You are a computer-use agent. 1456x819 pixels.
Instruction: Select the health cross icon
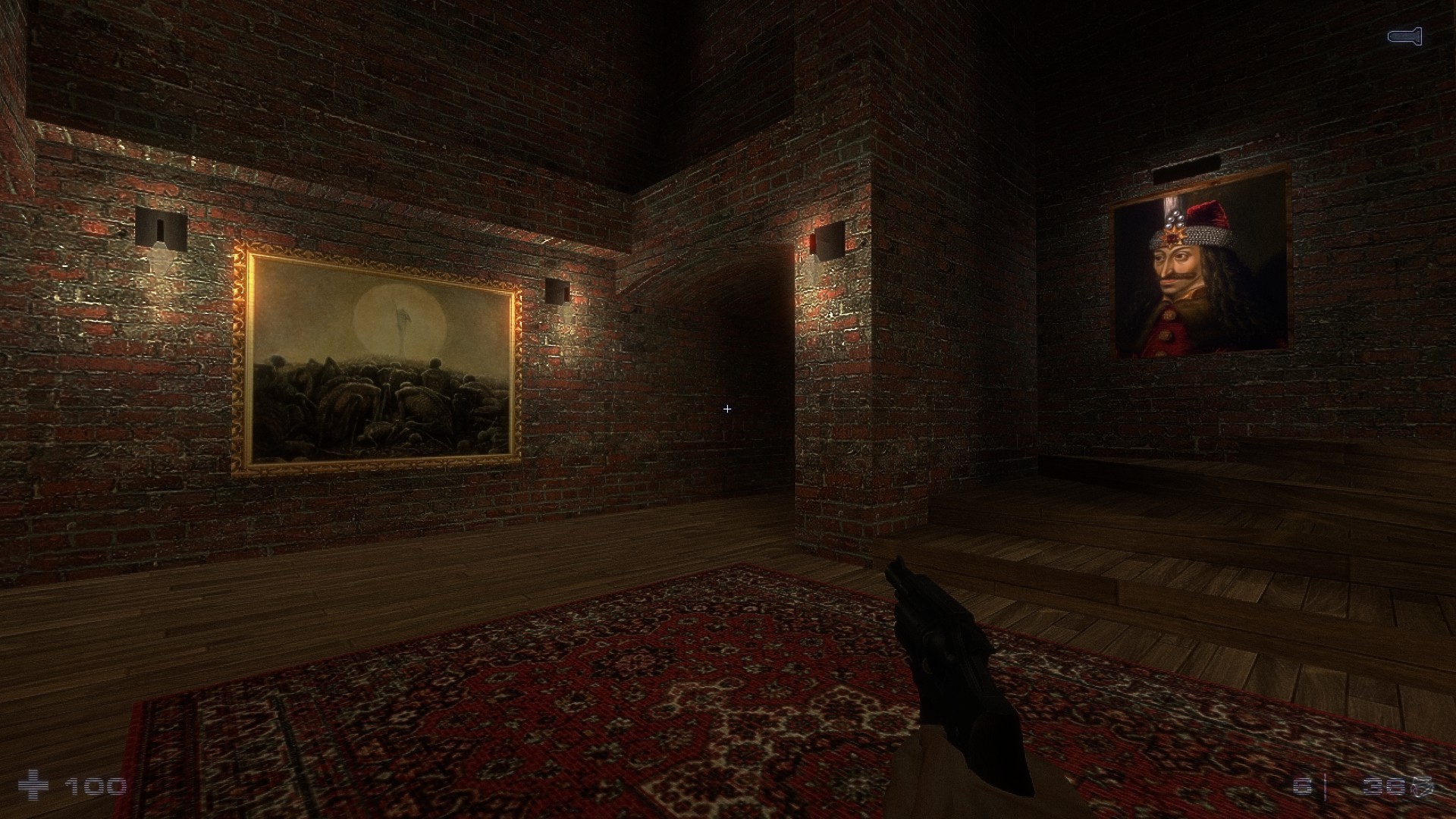33,786
